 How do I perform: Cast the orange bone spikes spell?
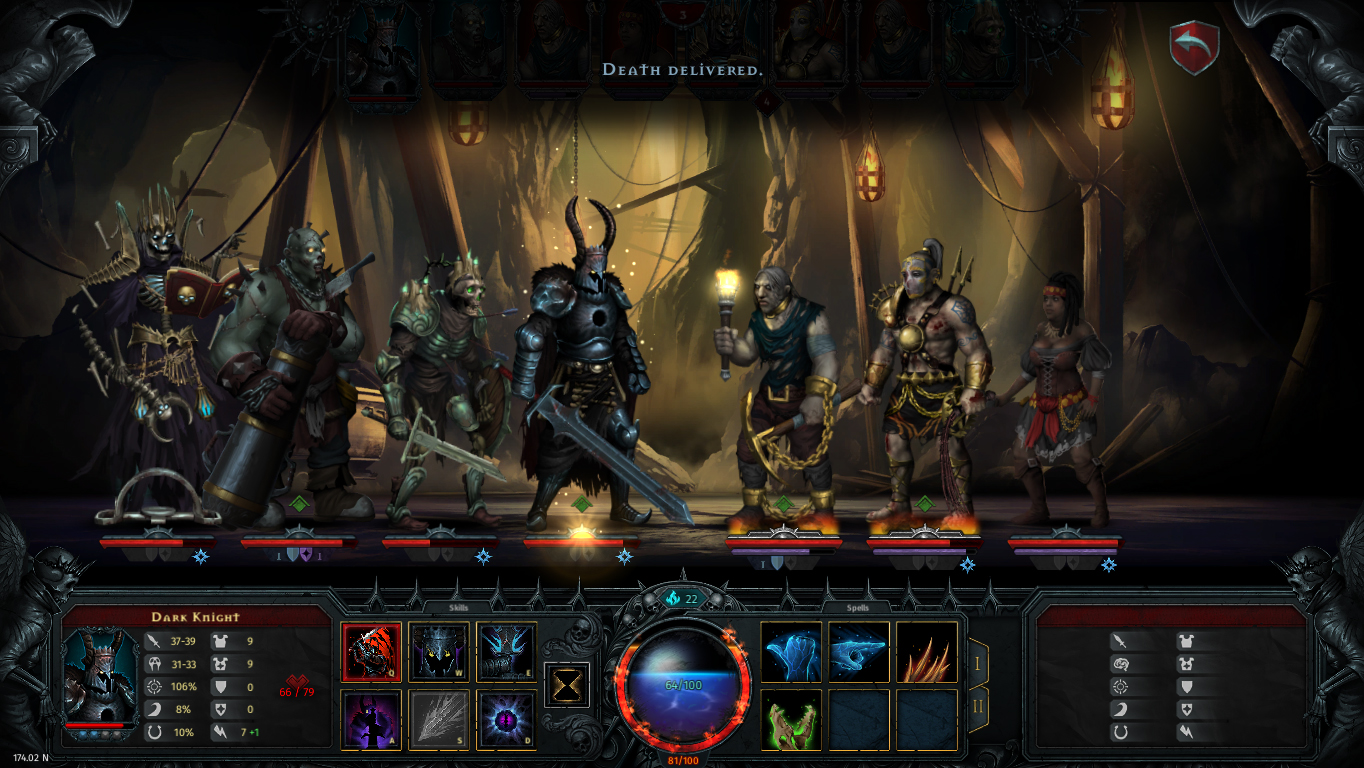pos(926,652)
